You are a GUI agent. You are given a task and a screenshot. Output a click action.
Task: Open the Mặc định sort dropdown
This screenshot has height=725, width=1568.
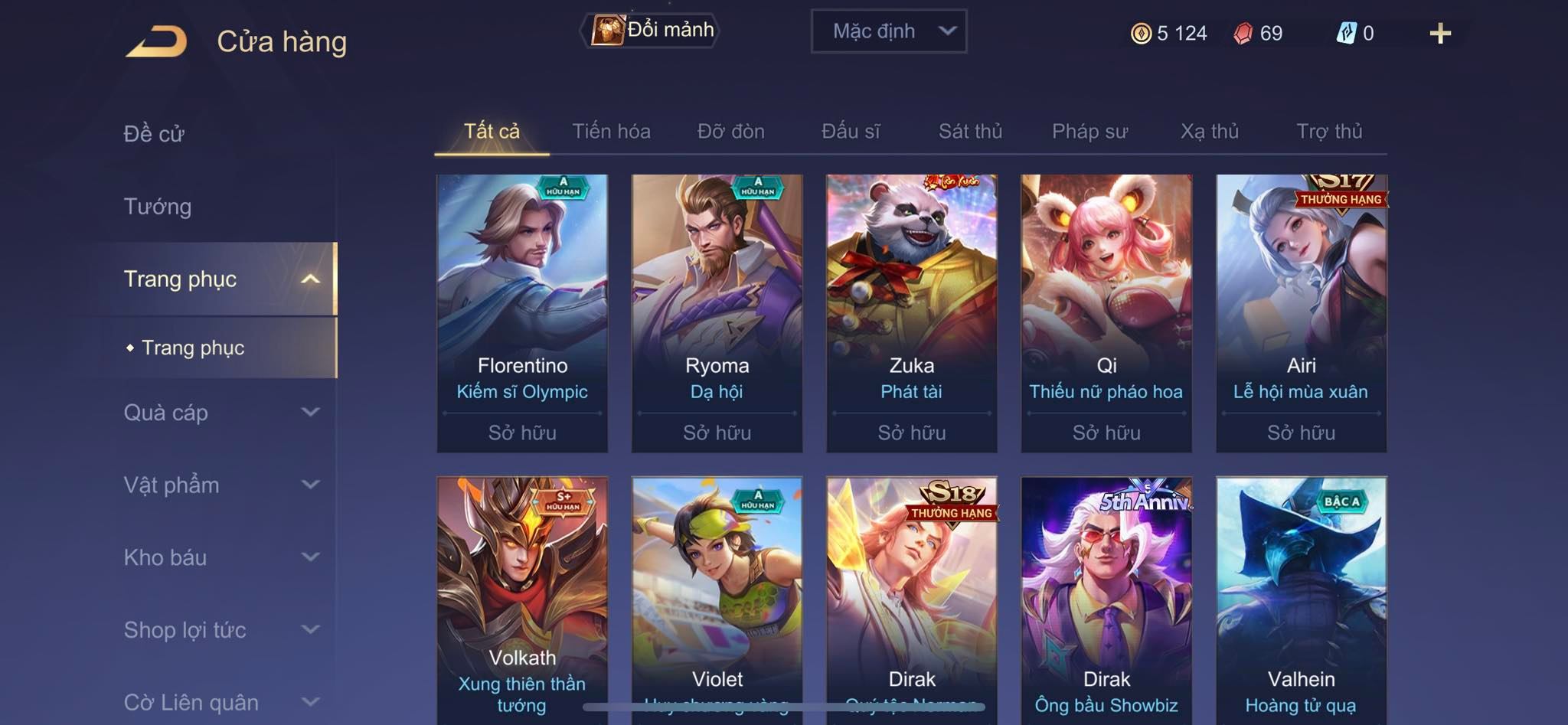tap(889, 31)
